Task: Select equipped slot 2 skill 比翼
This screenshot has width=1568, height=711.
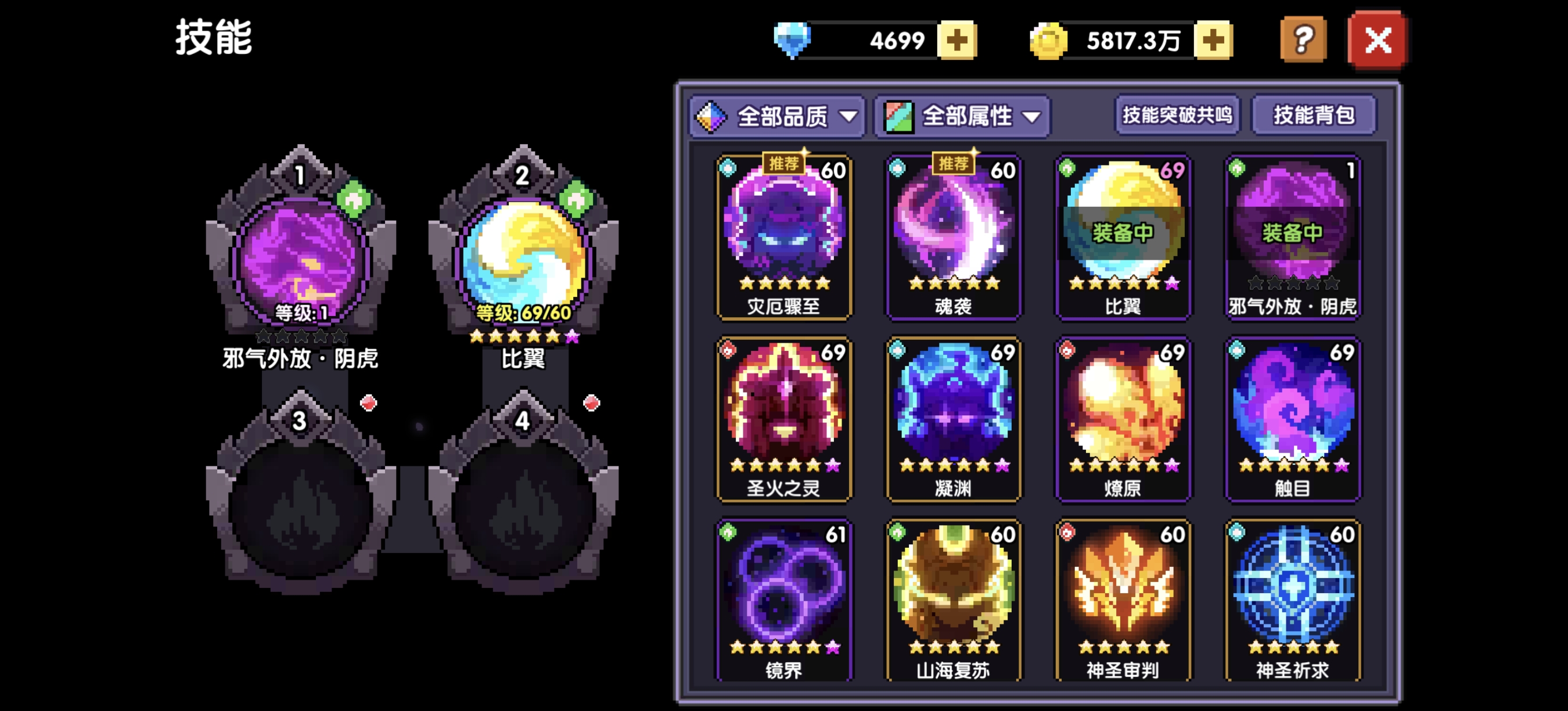Action: (523, 258)
